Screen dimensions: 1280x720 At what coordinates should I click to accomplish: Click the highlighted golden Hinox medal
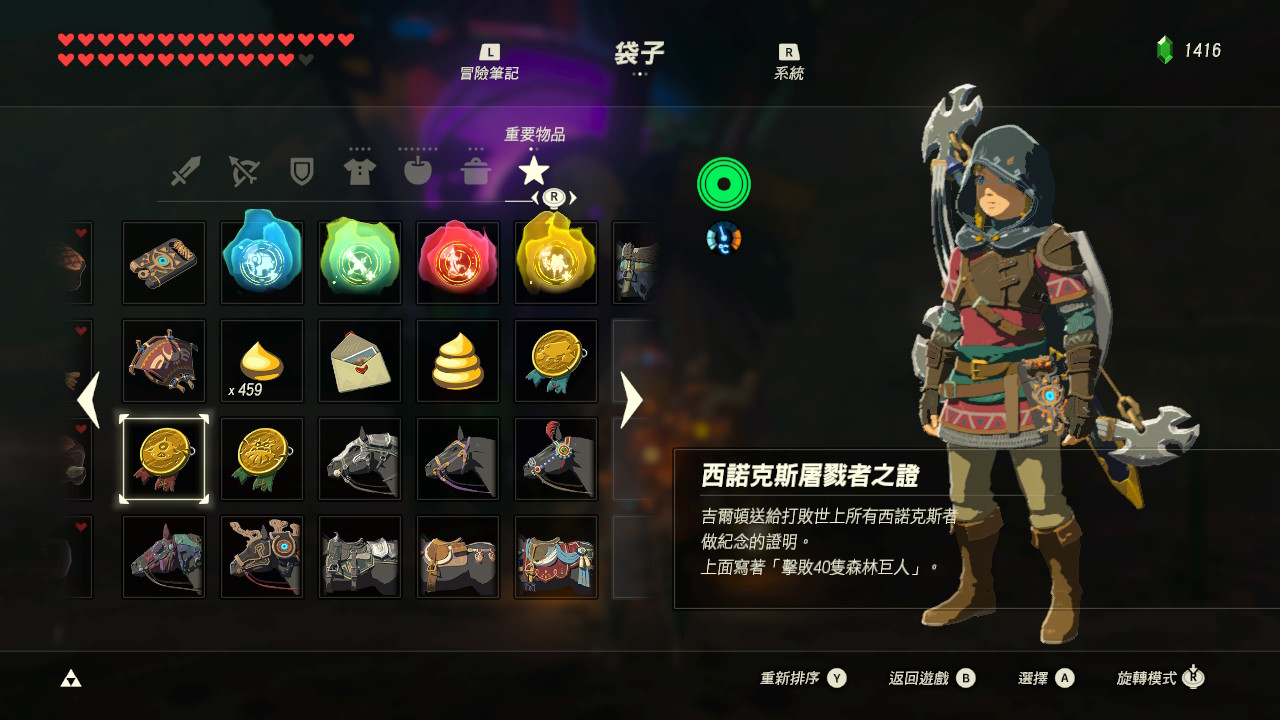tap(163, 459)
